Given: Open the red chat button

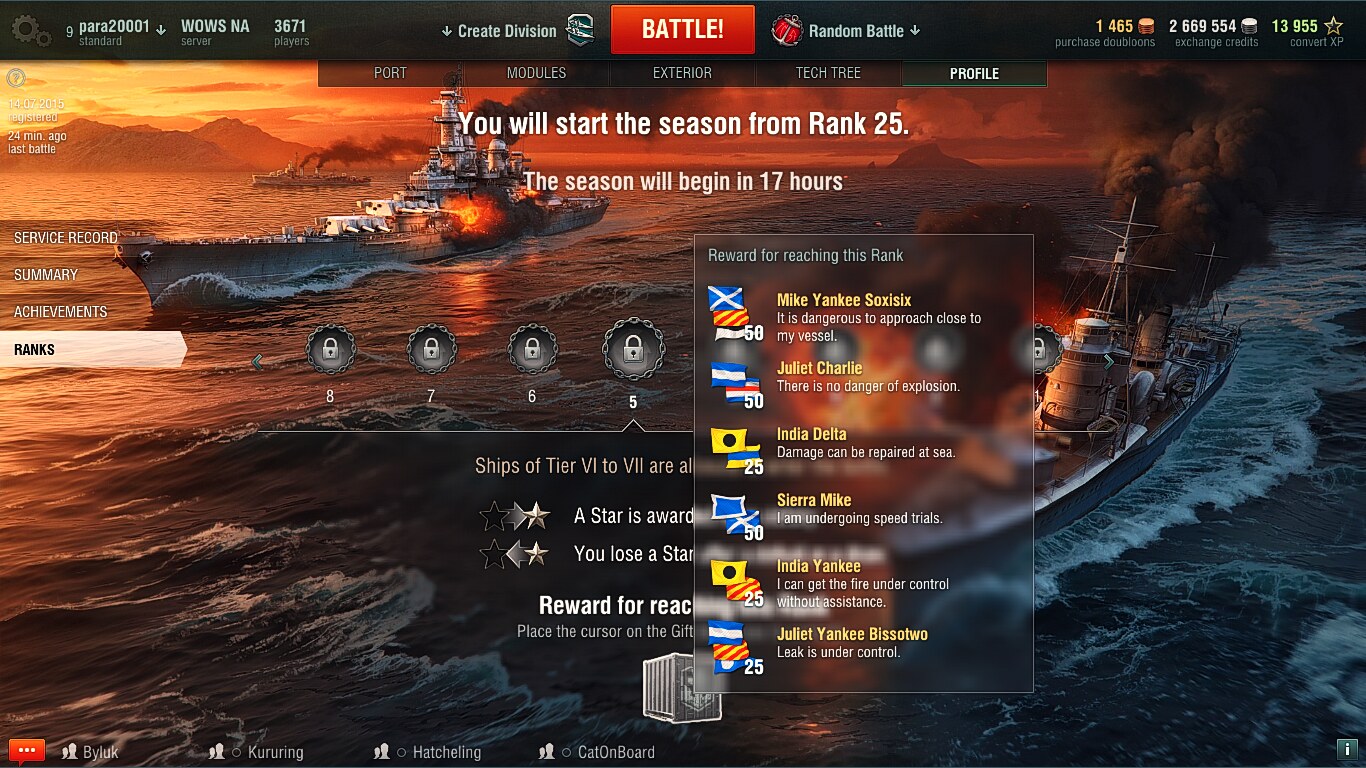Looking at the screenshot, I should coord(27,751).
